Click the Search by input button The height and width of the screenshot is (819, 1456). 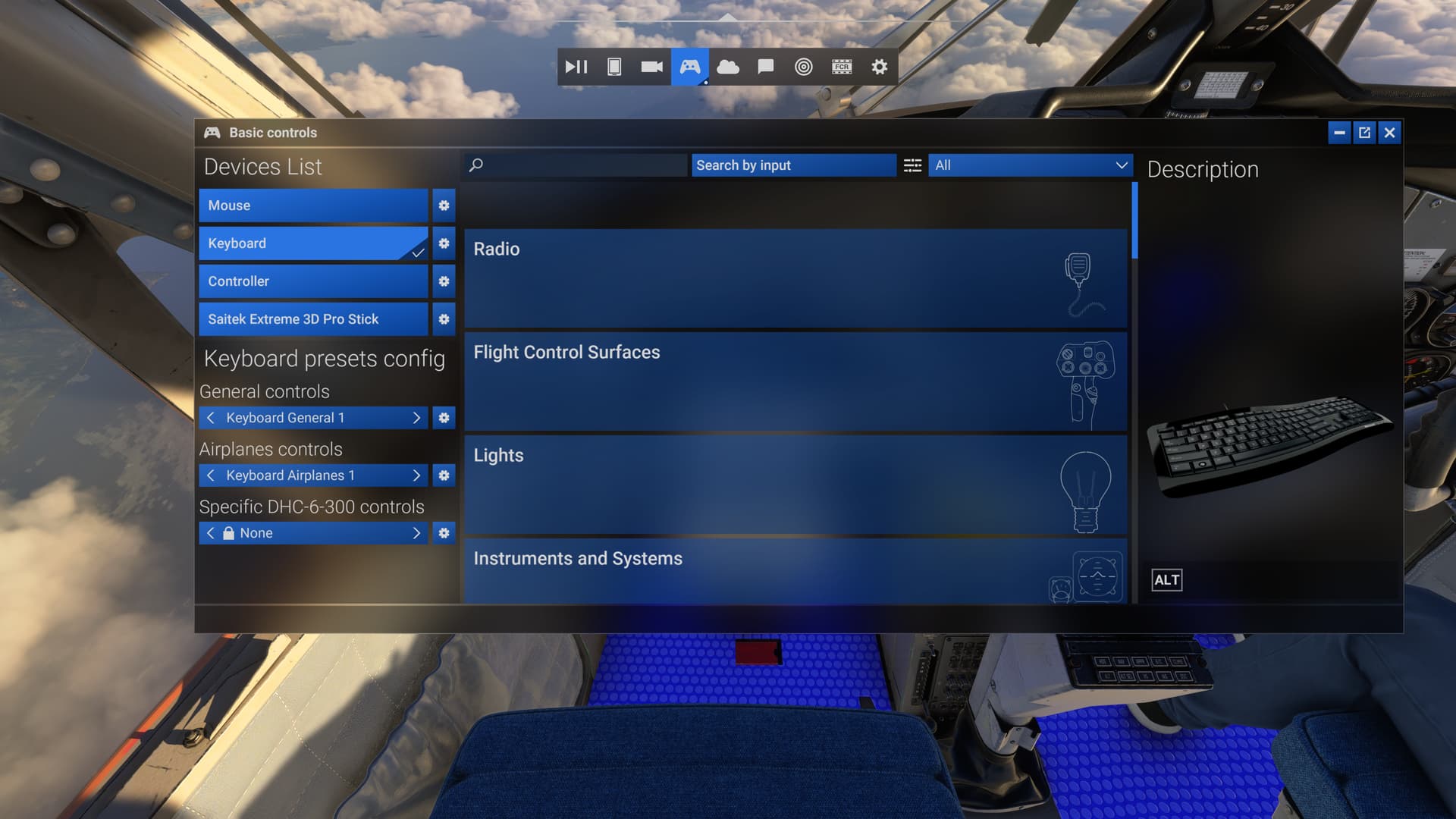793,165
